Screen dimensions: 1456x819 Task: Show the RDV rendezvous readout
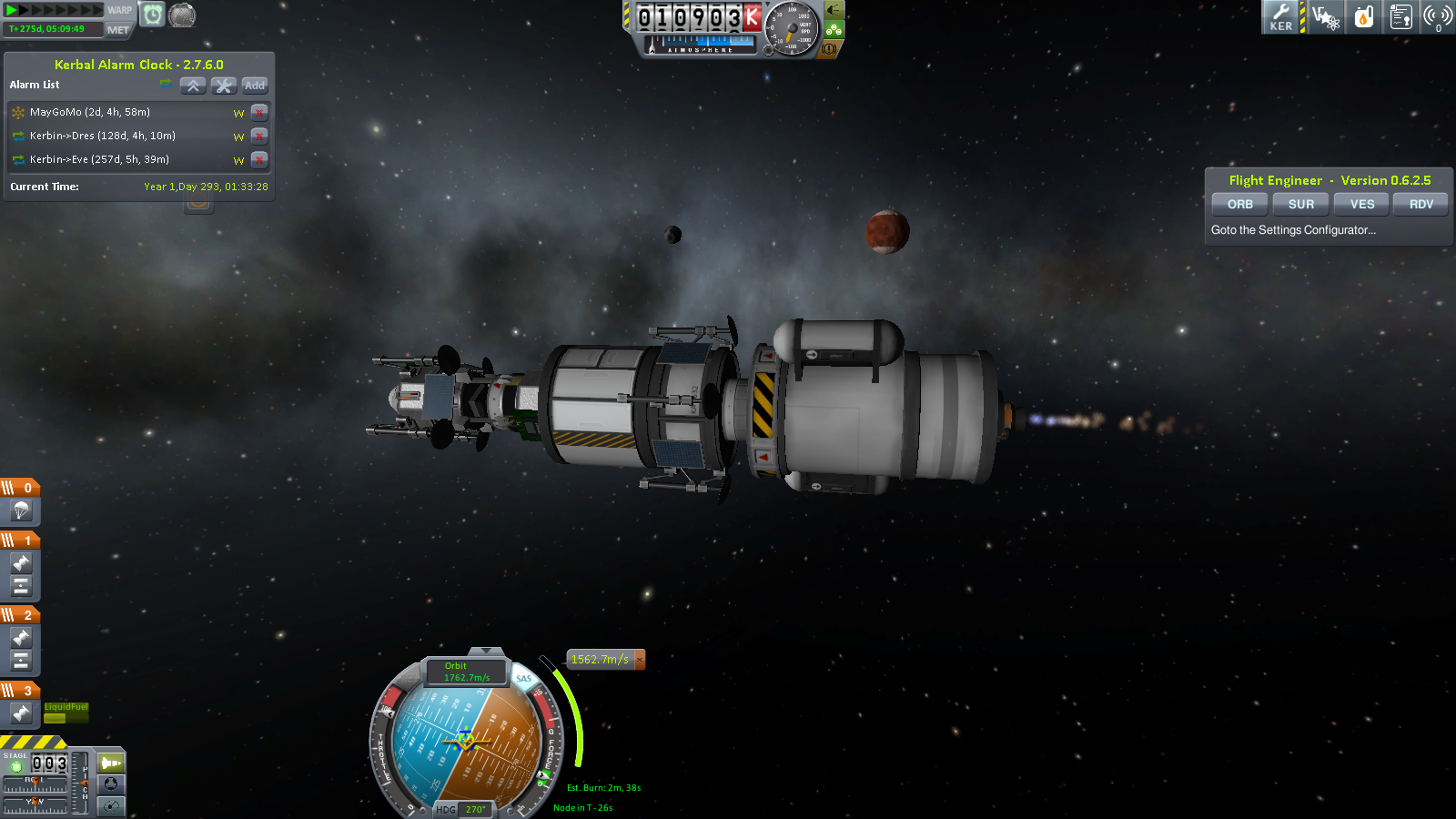coord(1421,205)
